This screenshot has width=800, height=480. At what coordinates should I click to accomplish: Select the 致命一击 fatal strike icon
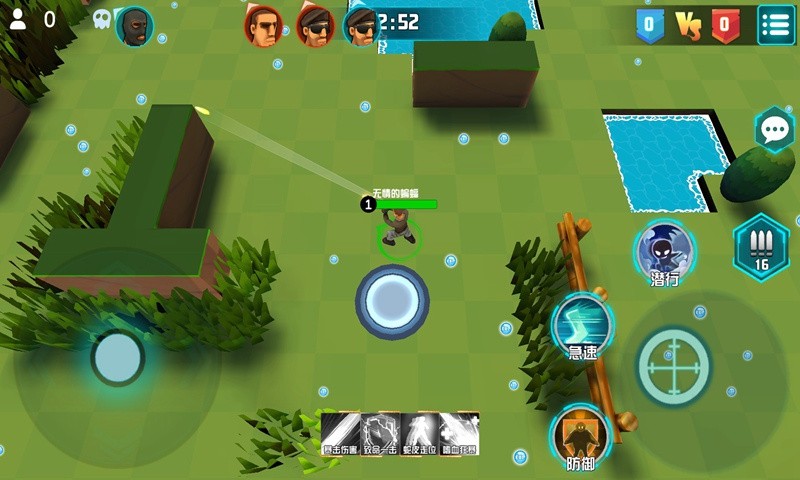coord(380,433)
